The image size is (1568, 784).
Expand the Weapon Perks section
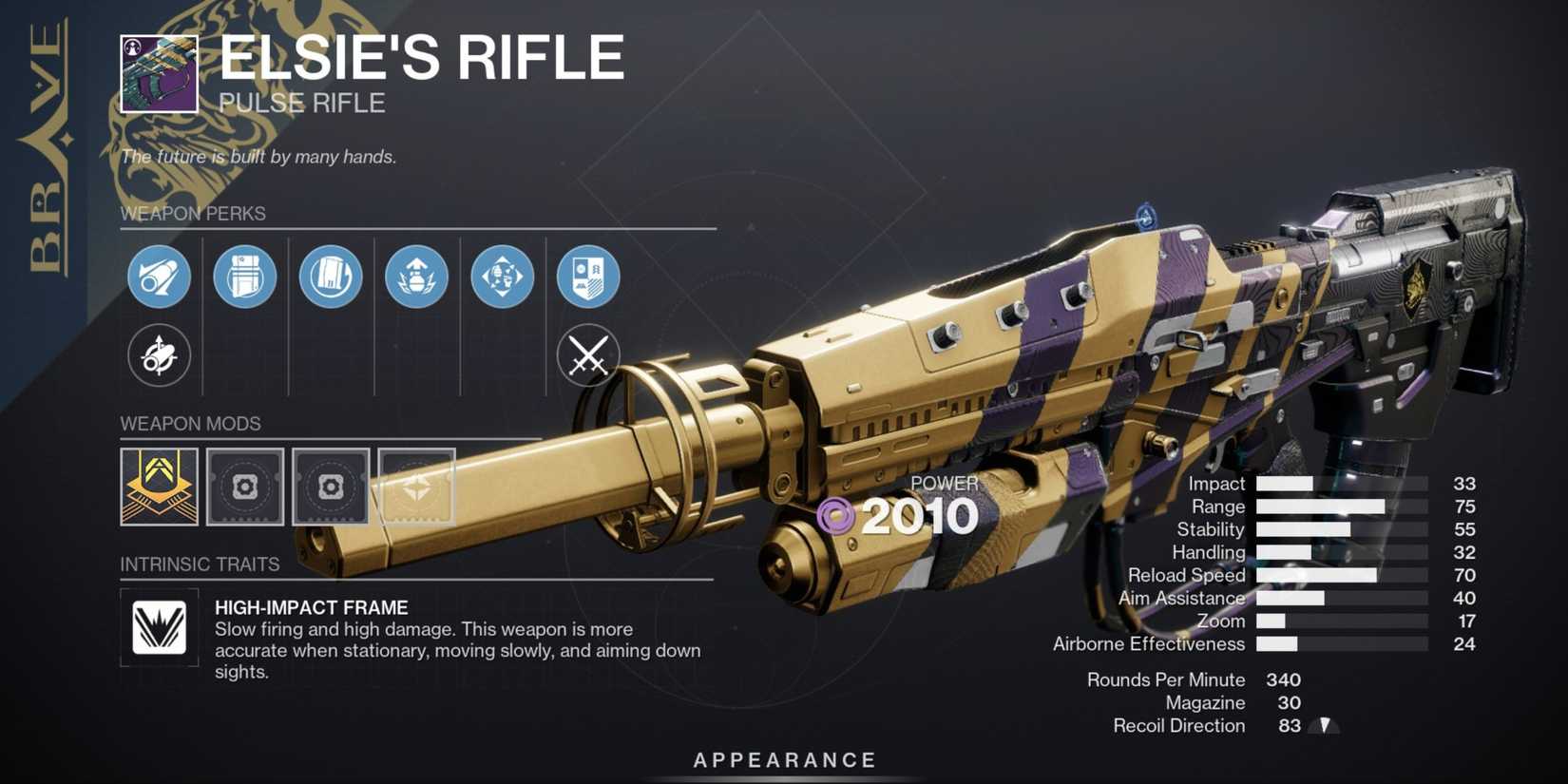[193, 214]
